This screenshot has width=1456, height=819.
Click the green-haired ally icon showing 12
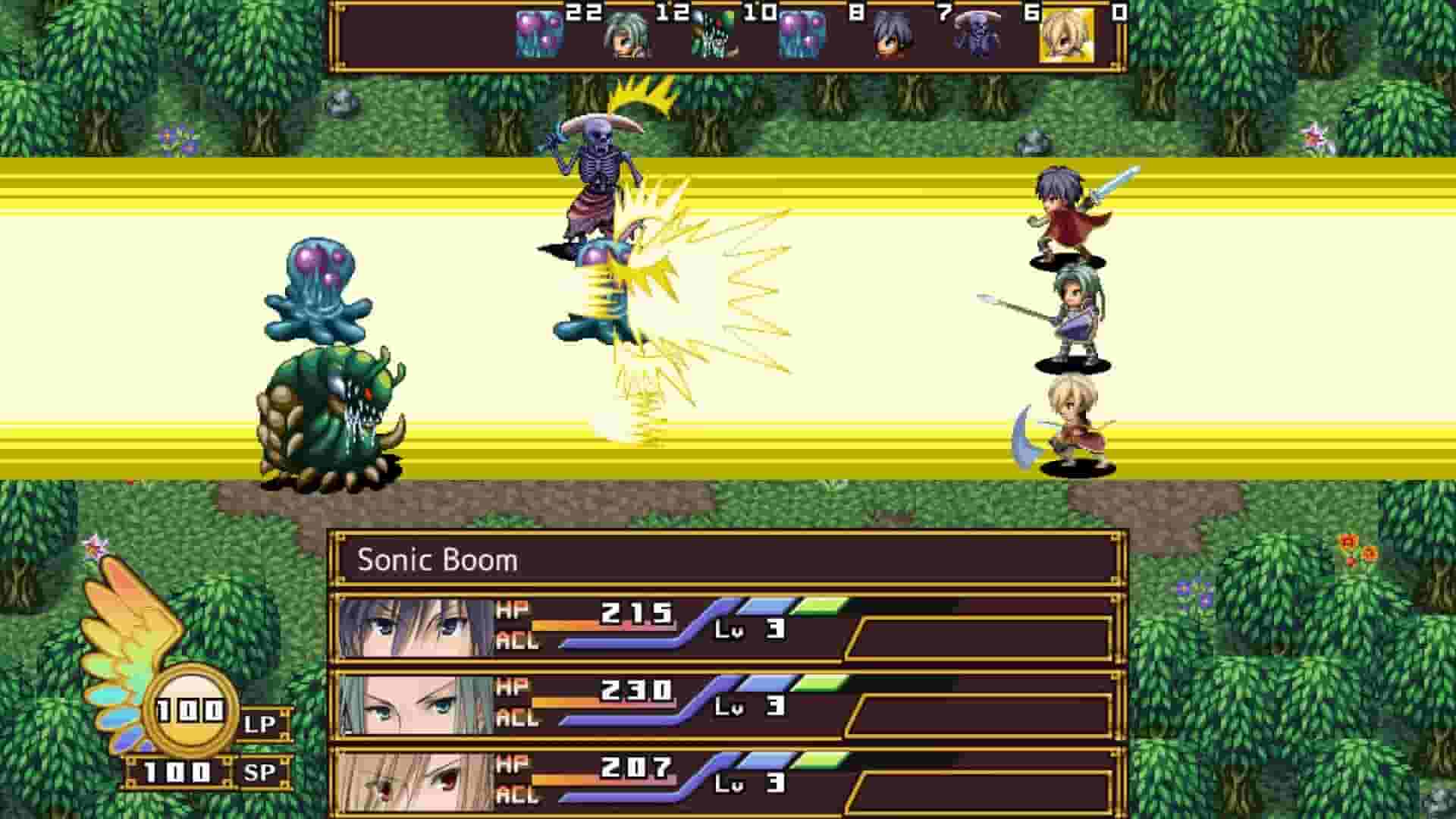pyautogui.click(x=626, y=34)
